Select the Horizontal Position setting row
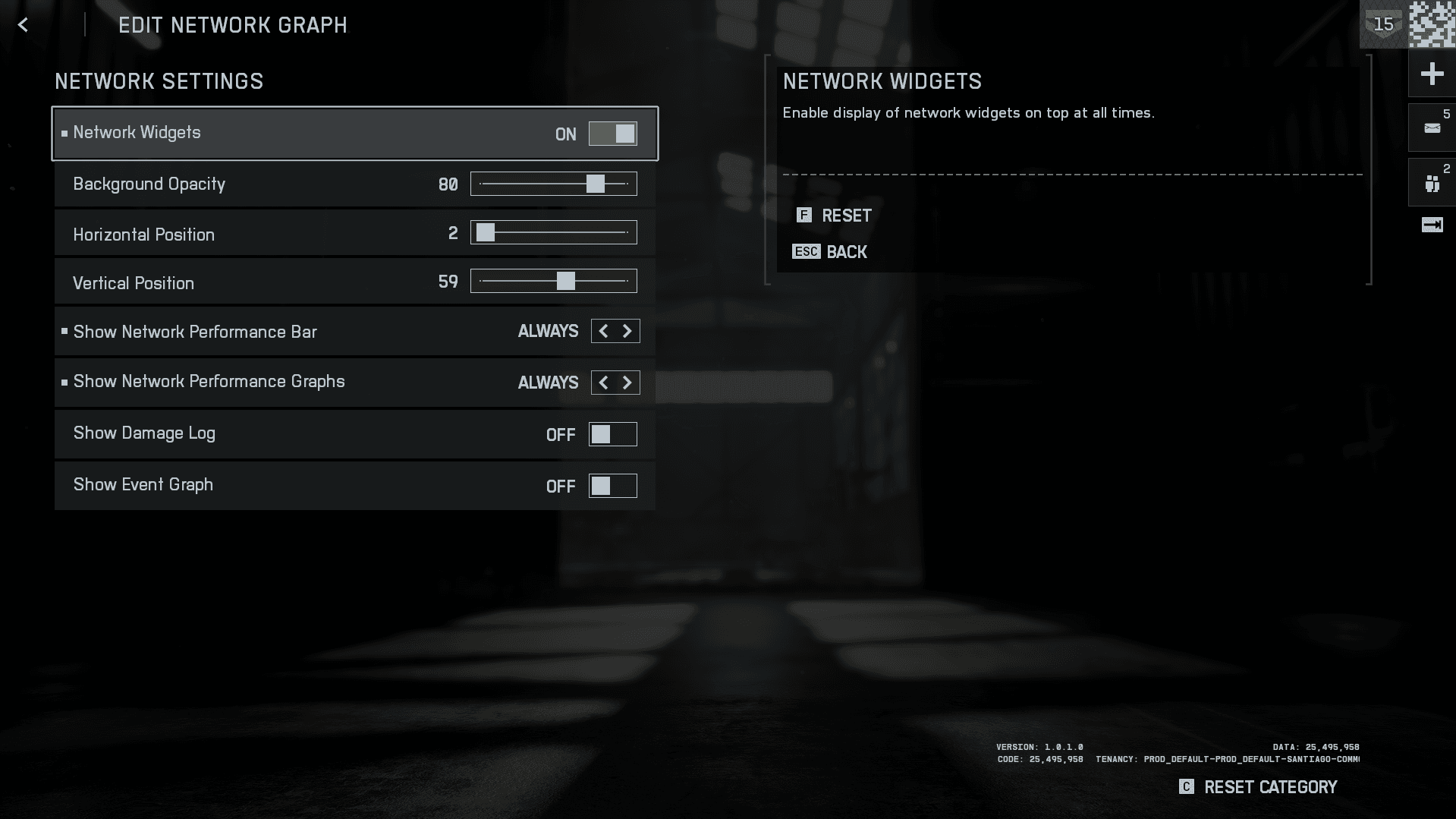Viewport: 1456px width, 819px height. pos(303,233)
